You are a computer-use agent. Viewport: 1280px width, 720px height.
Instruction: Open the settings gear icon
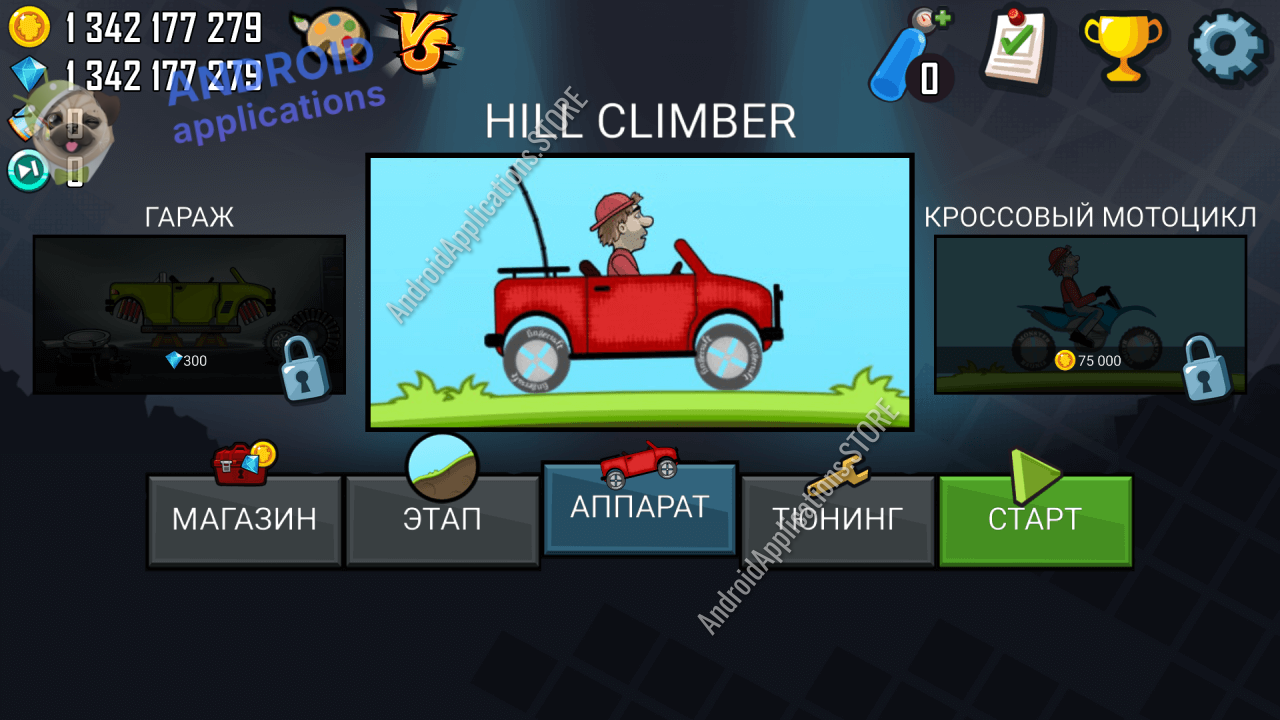pyautogui.click(x=1228, y=46)
